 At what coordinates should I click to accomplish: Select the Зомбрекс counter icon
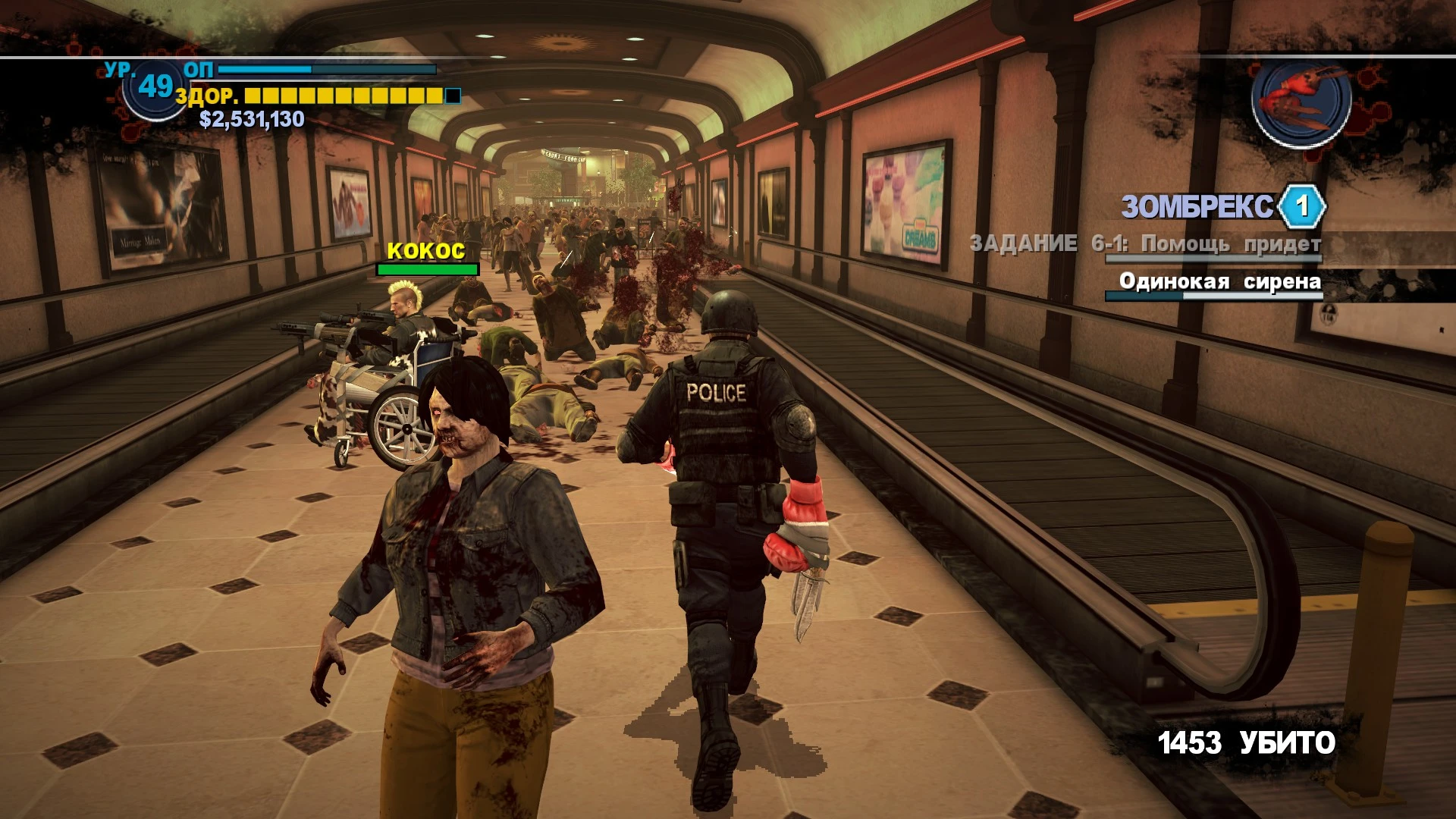point(1301,206)
